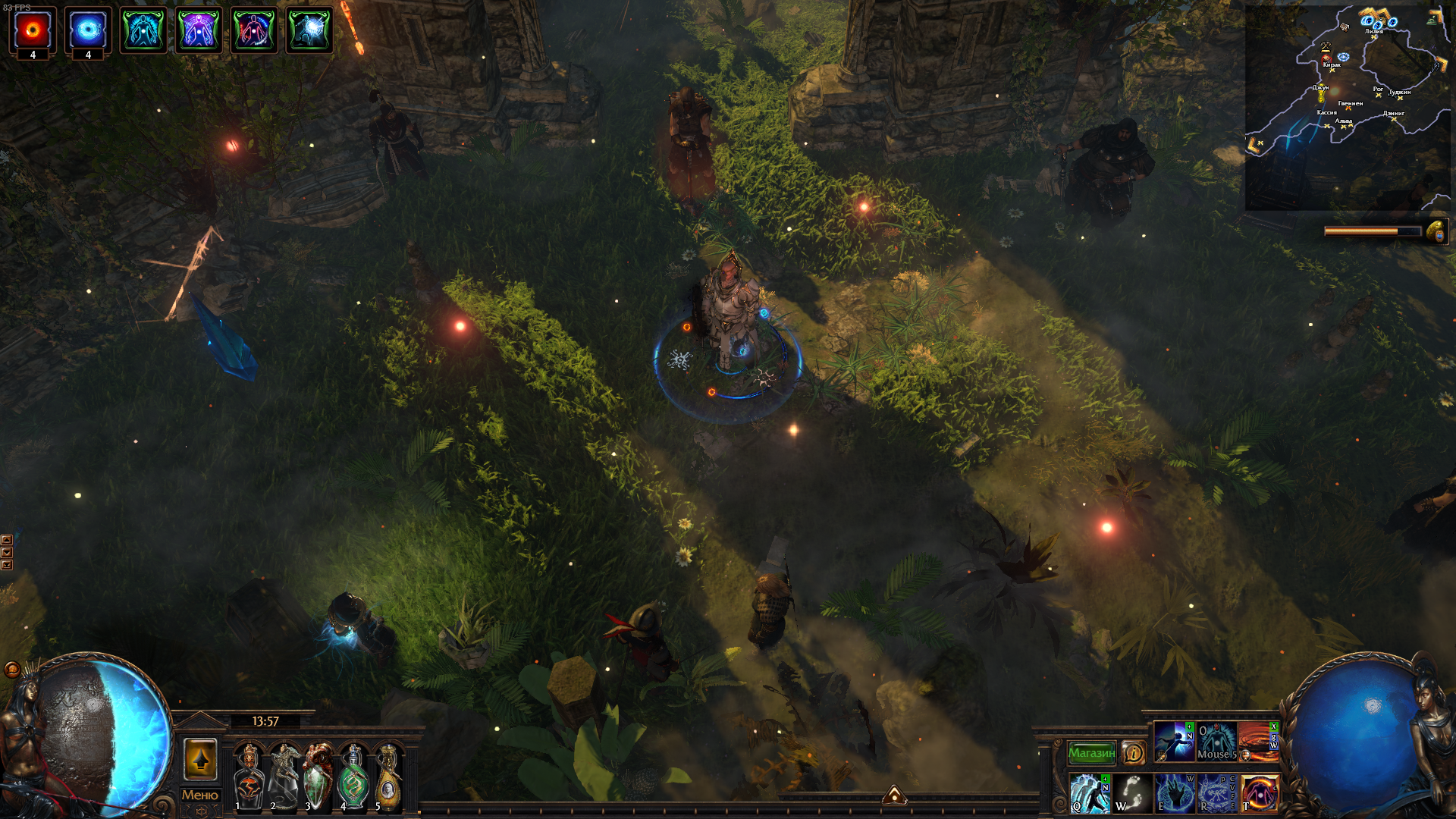Activate the blue hand skill on E
The height and width of the screenshot is (819, 1456).
pos(1174,793)
